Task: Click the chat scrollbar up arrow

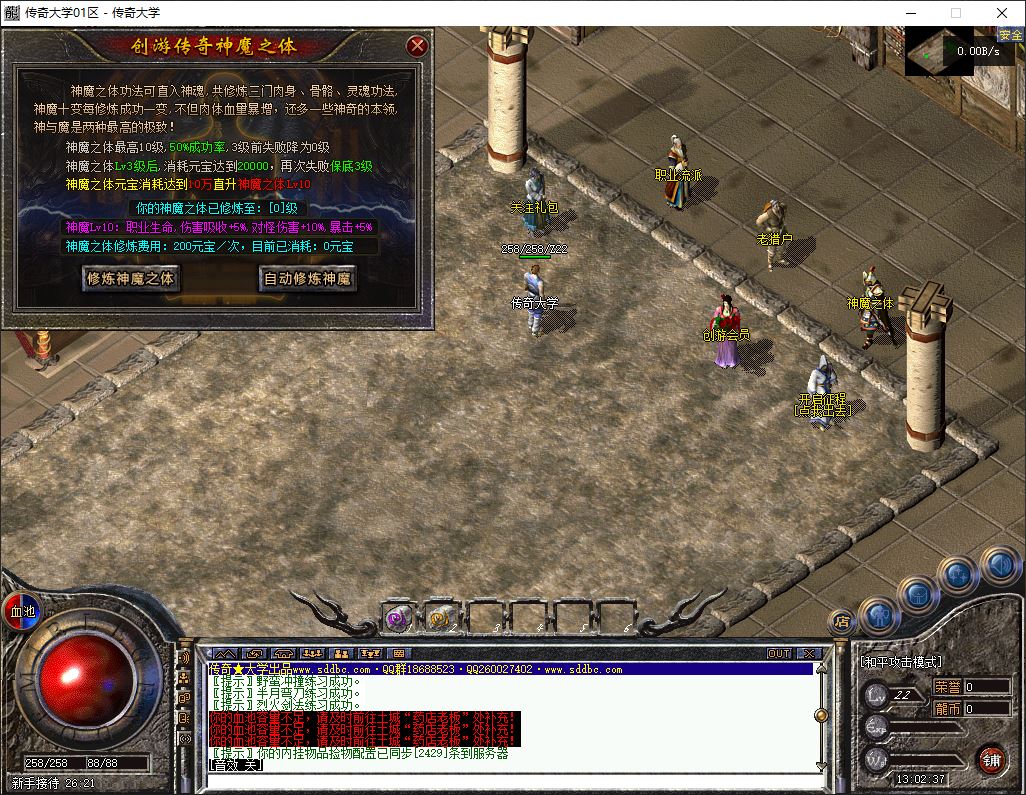Action: 821,668
